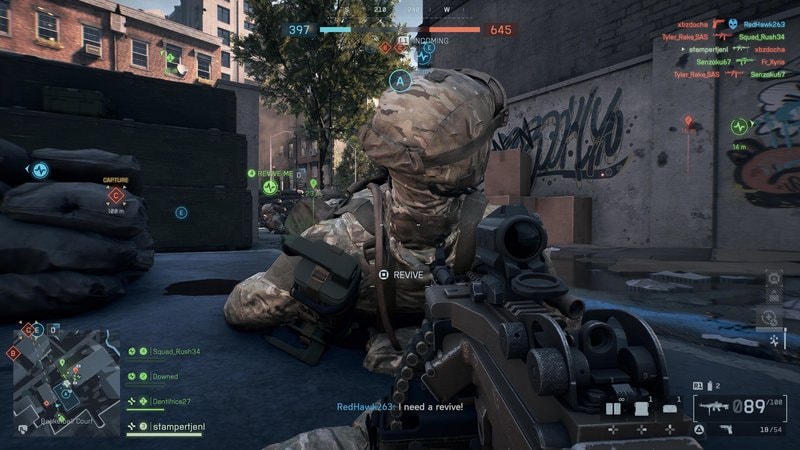Click objective B marker on minimap
Viewport: 800px width, 450px height.
pos(13,353)
